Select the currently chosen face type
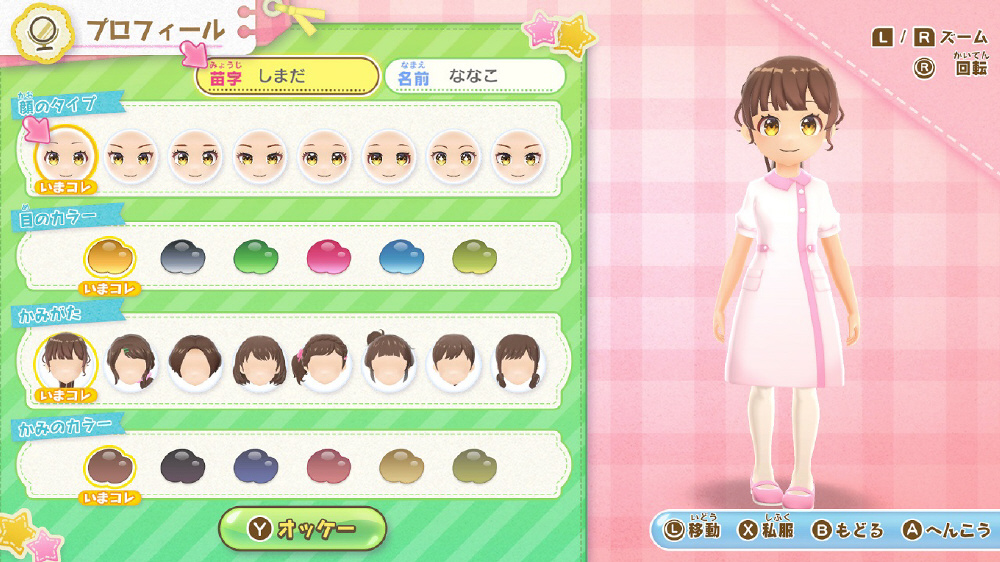The height and width of the screenshot is (562, 1000). click(x=66, y=157)
